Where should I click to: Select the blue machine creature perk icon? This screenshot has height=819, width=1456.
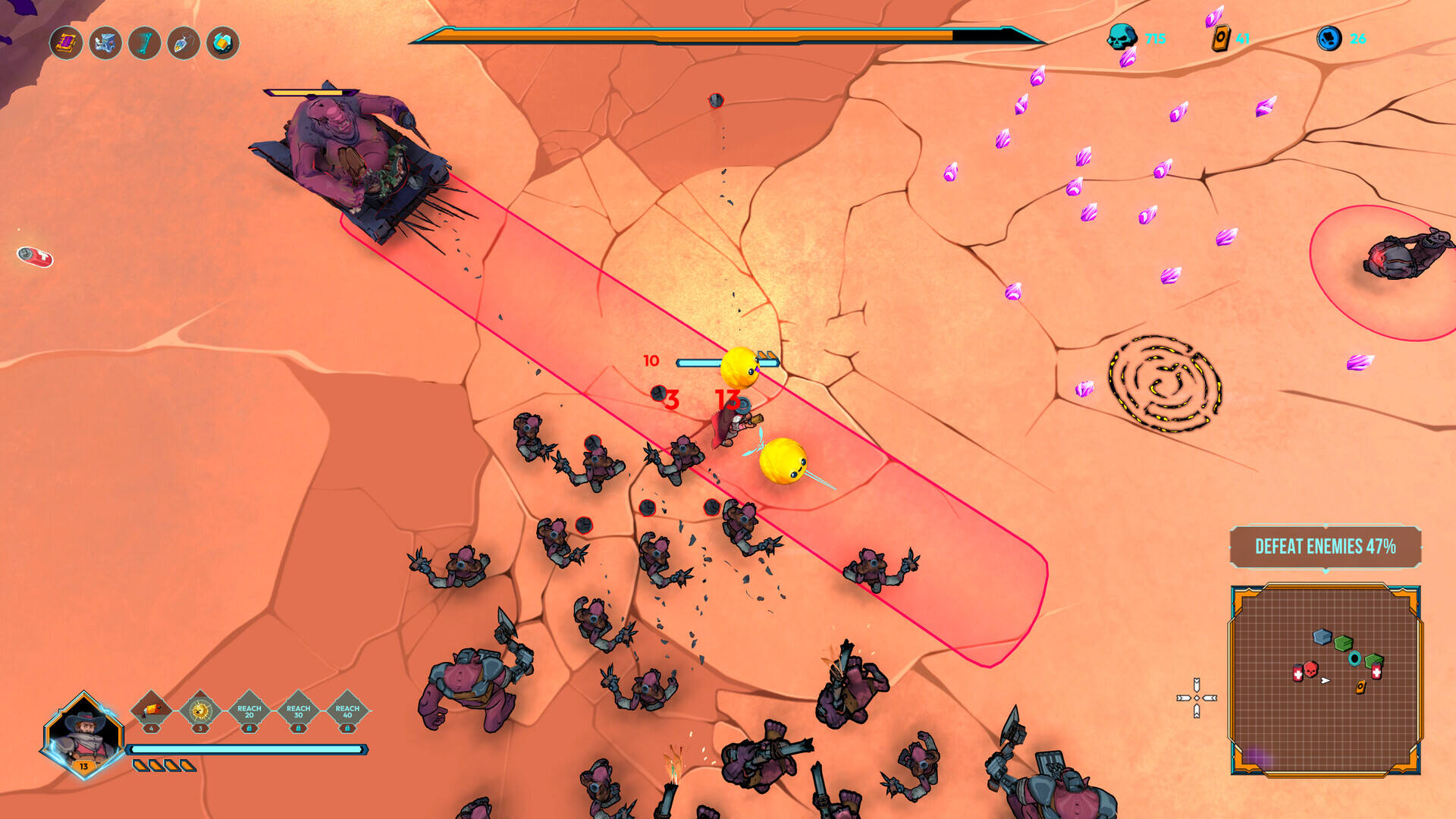click(x=105, y=42)
